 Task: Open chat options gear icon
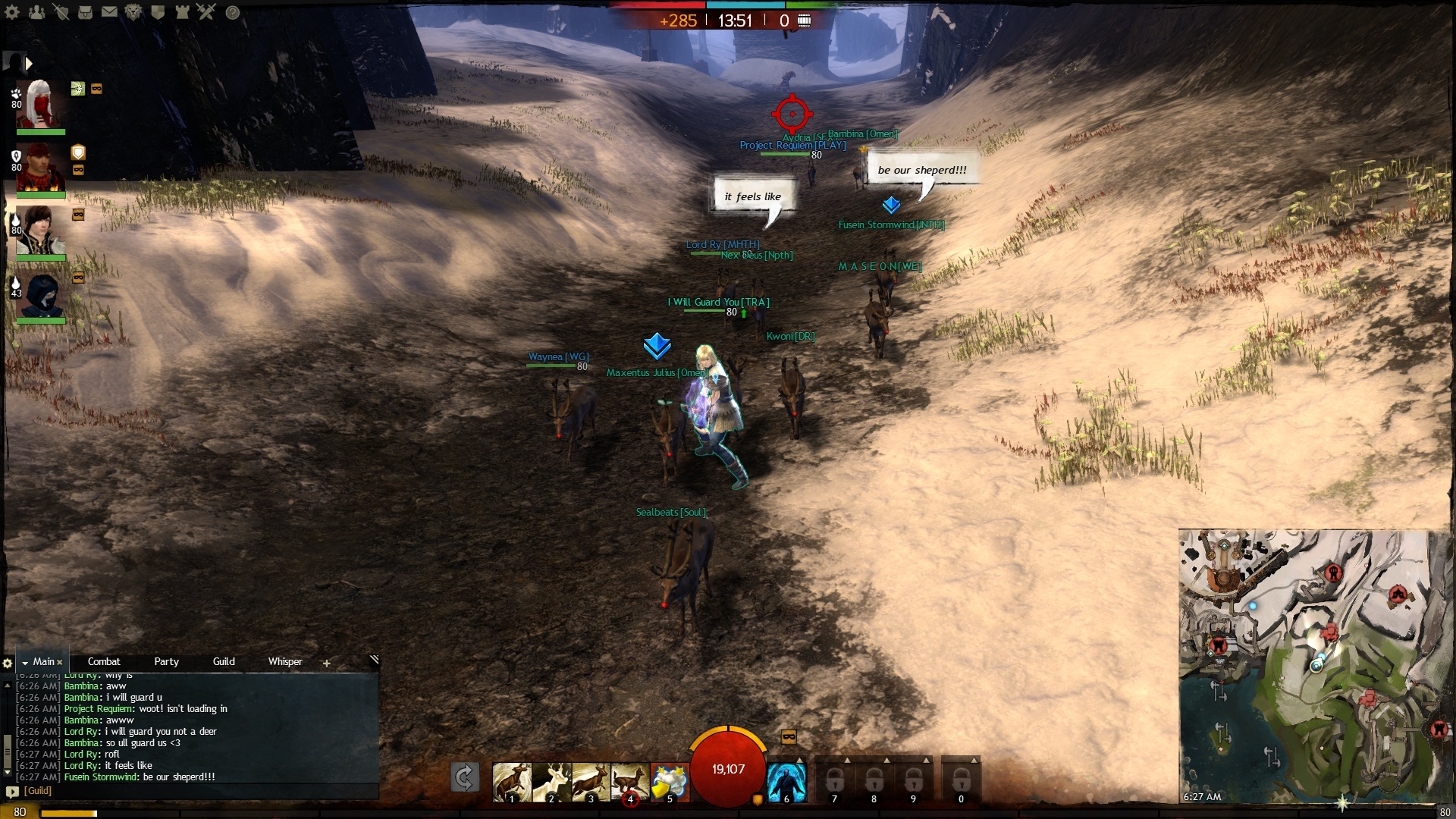(8, 663)
